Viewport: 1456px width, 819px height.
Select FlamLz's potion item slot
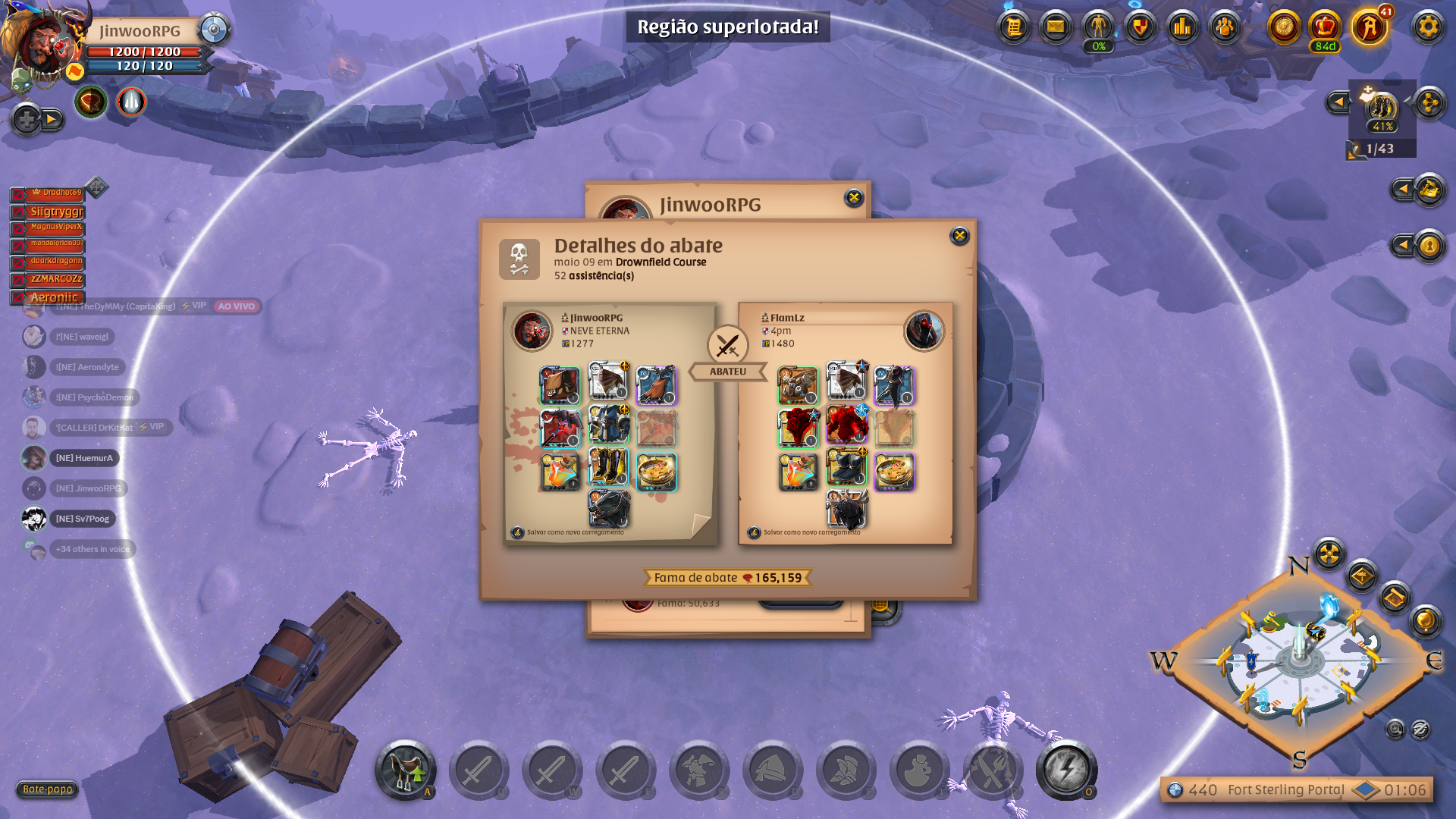tap(798, 471)
